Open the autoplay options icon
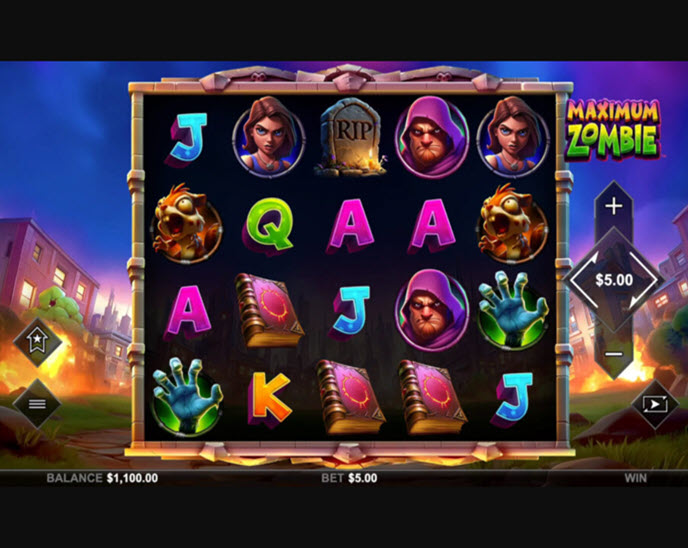 point(657,404)
